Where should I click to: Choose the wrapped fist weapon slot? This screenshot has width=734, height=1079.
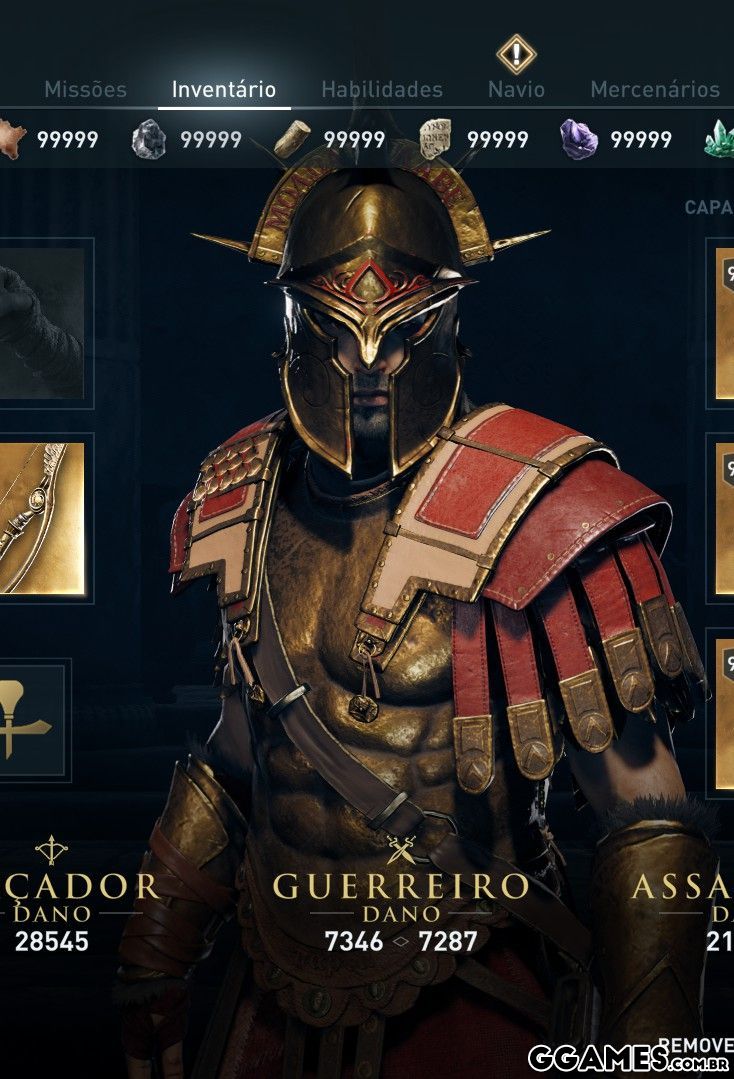[x=42, y=323]
